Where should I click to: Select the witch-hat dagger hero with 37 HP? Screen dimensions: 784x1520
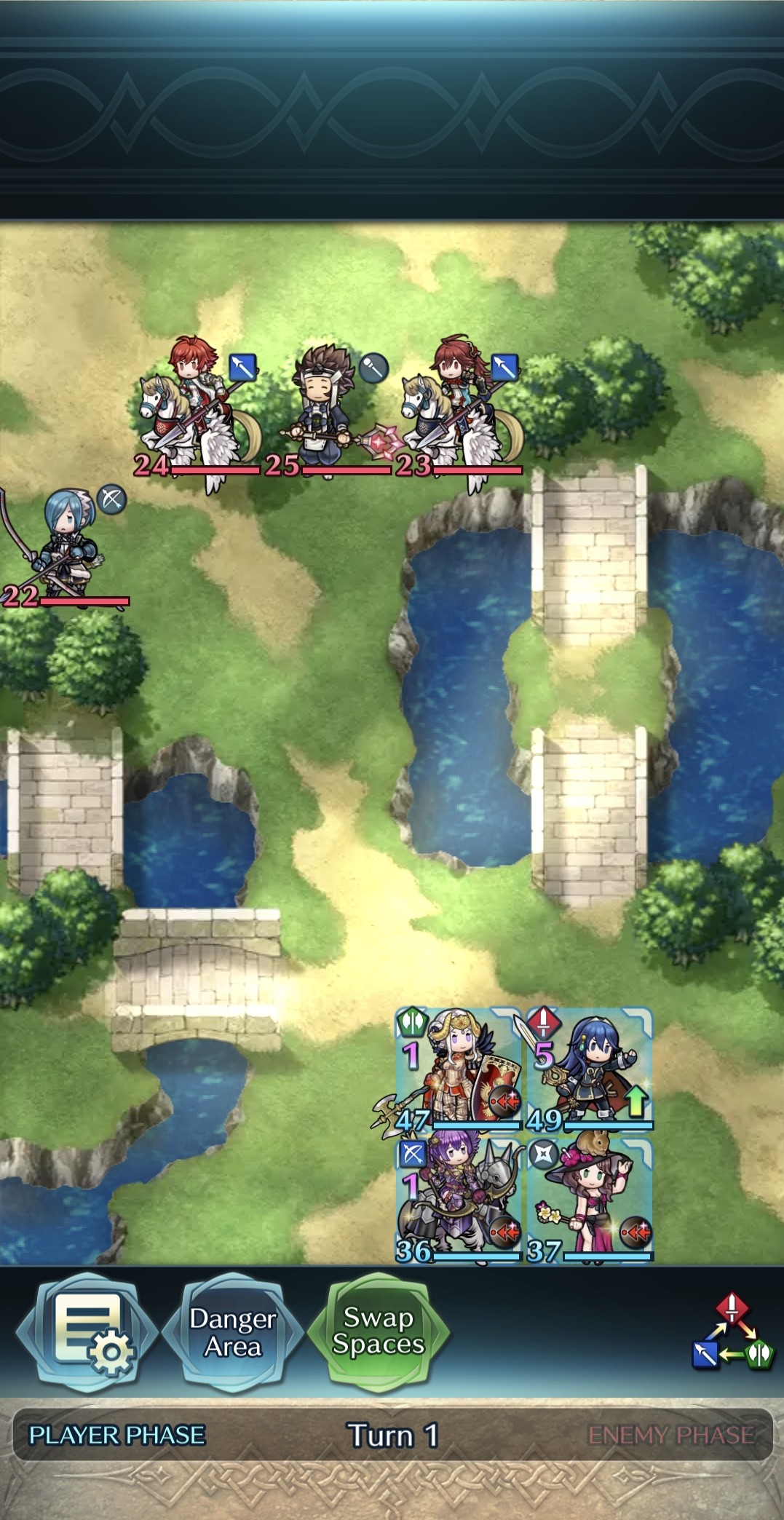tap(590, 1200)
